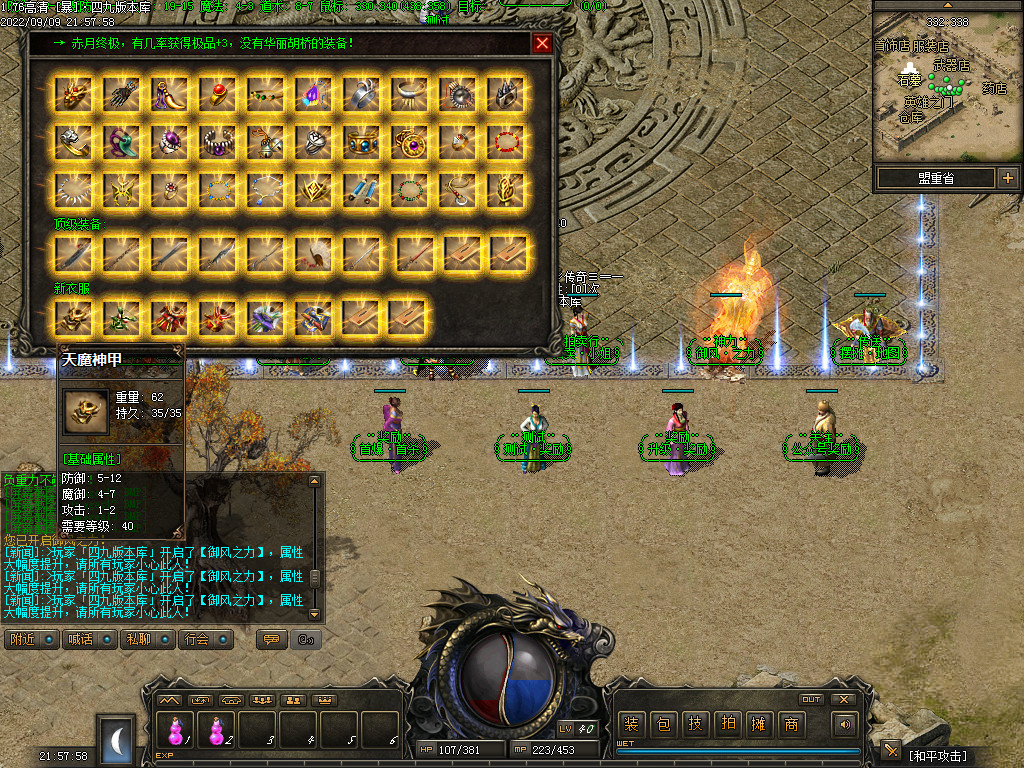1024x768 pixels.
Task: Close the equipment reward panel
Action: 542,43
